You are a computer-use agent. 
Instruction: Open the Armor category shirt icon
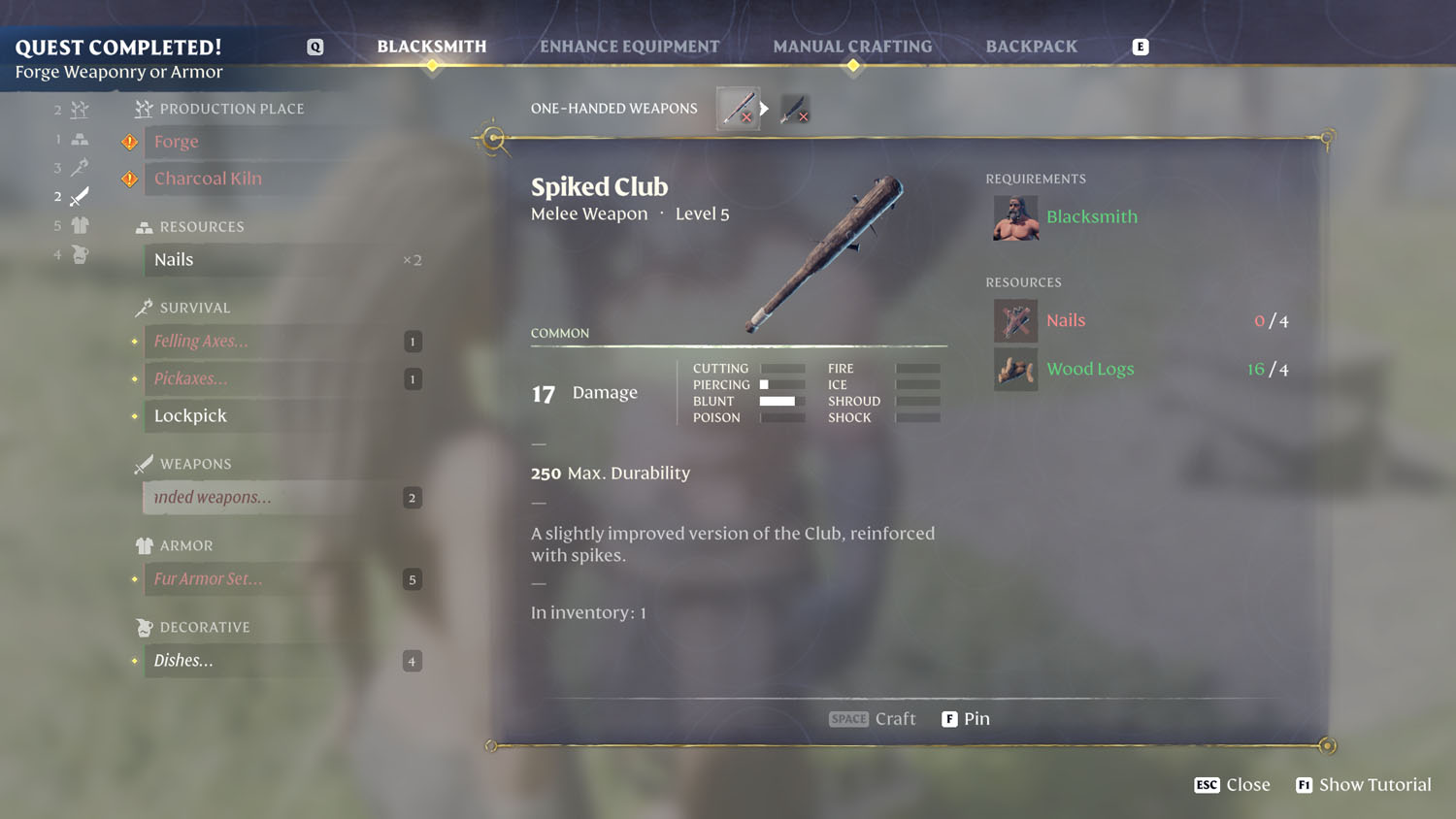79,225
